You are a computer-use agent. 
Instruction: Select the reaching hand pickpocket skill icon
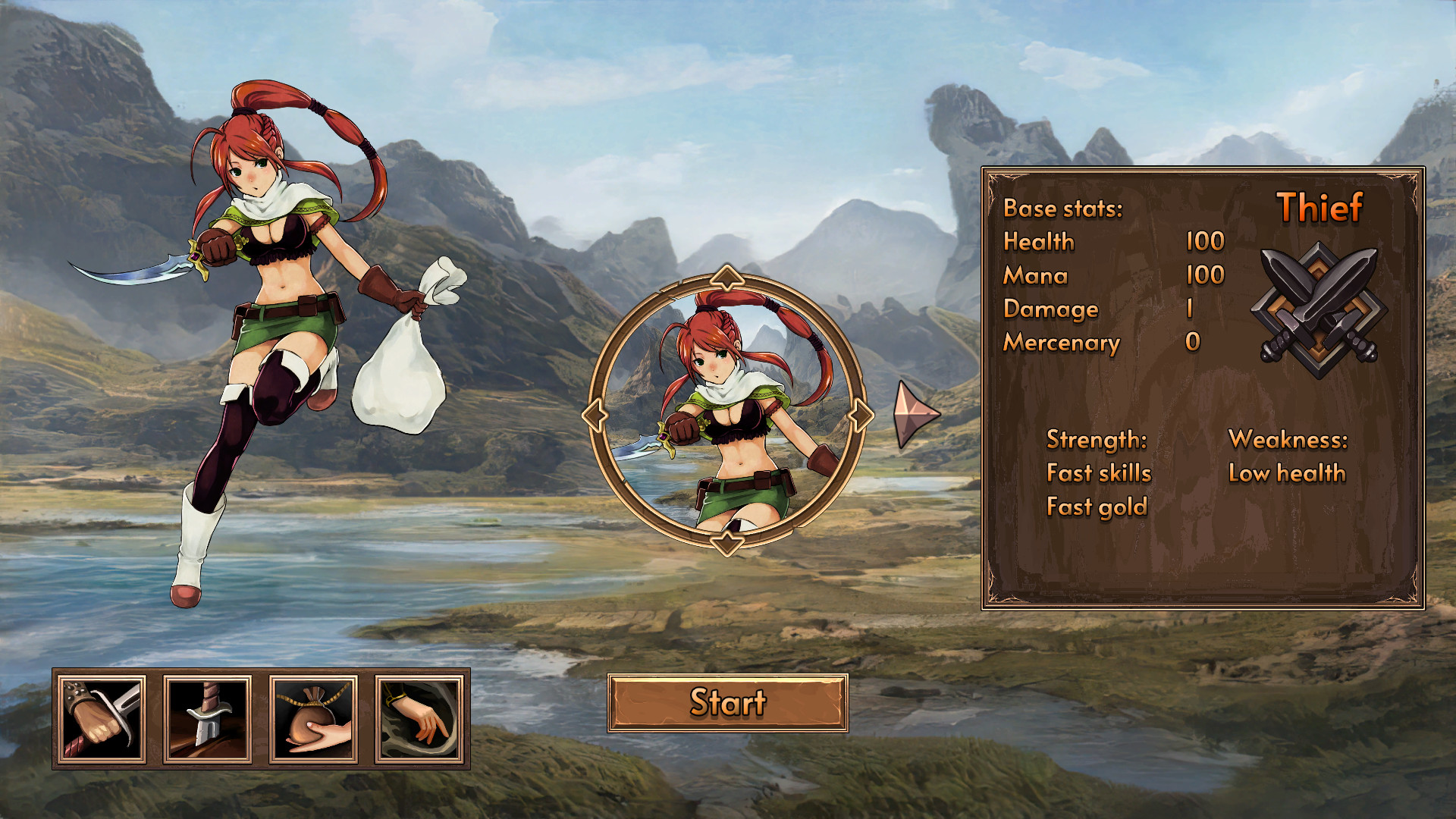(419, 719)
